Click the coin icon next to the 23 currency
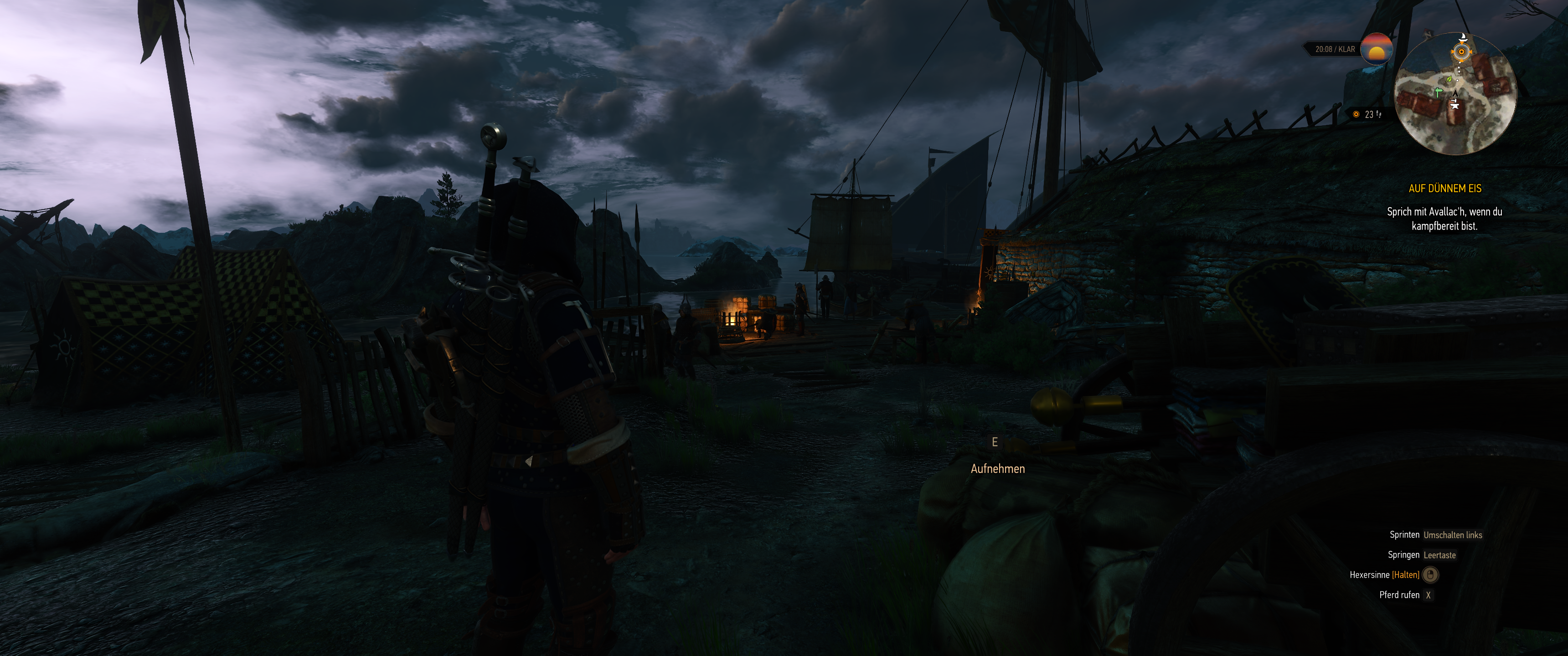 [1356, 114]
